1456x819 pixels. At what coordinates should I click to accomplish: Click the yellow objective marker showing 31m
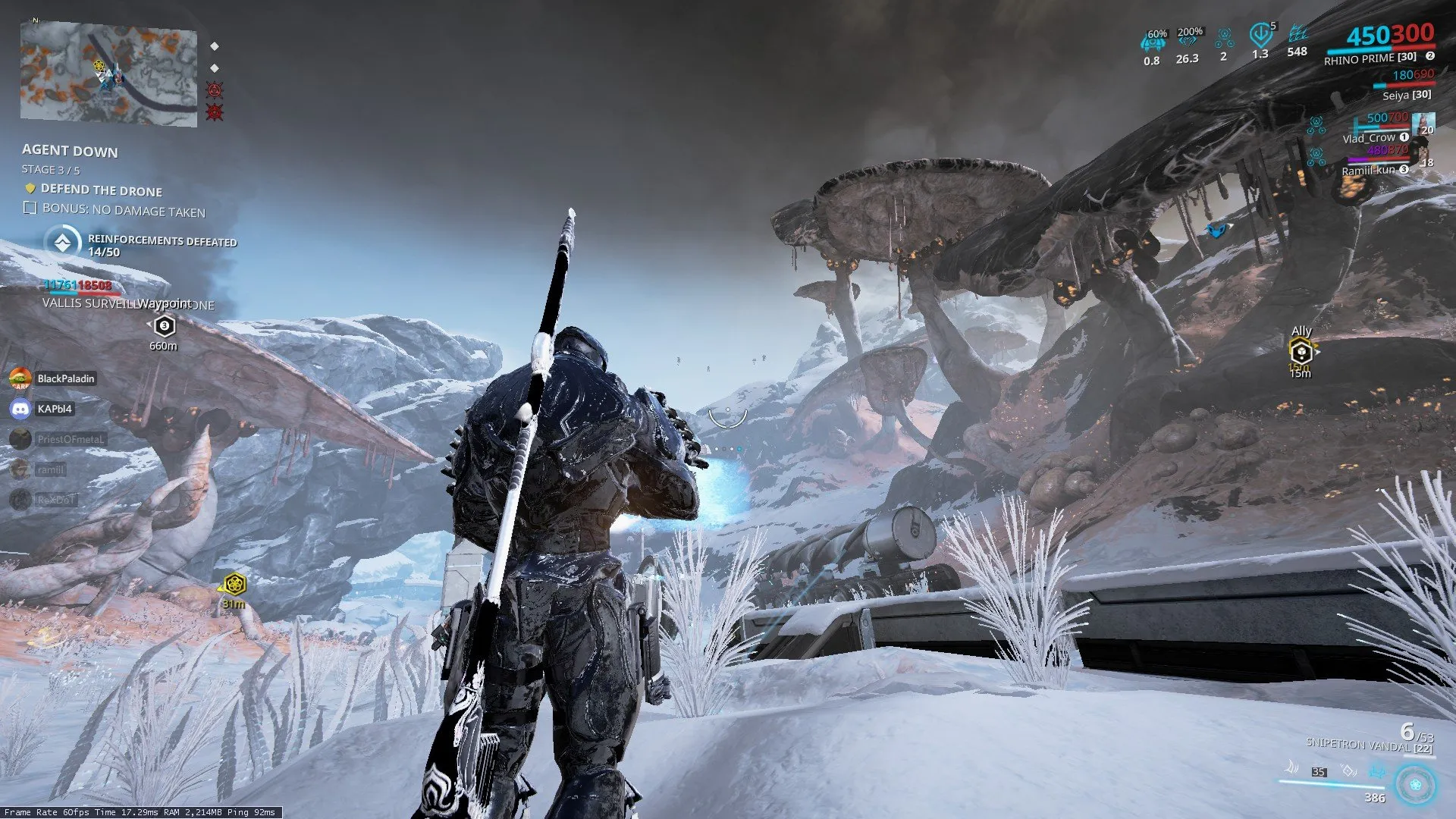235,585
